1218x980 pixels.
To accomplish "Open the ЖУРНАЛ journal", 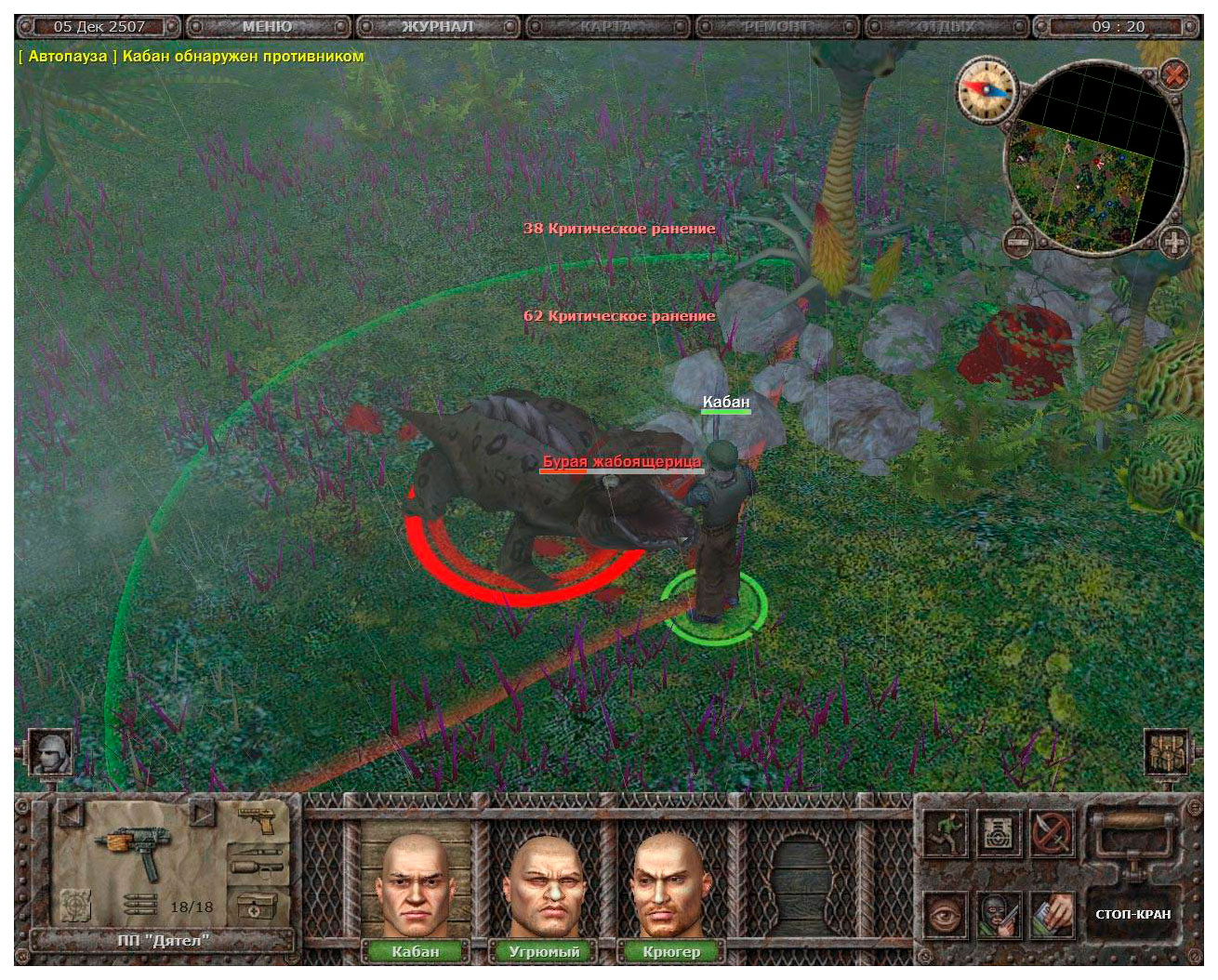I will [x=437, y=27].
